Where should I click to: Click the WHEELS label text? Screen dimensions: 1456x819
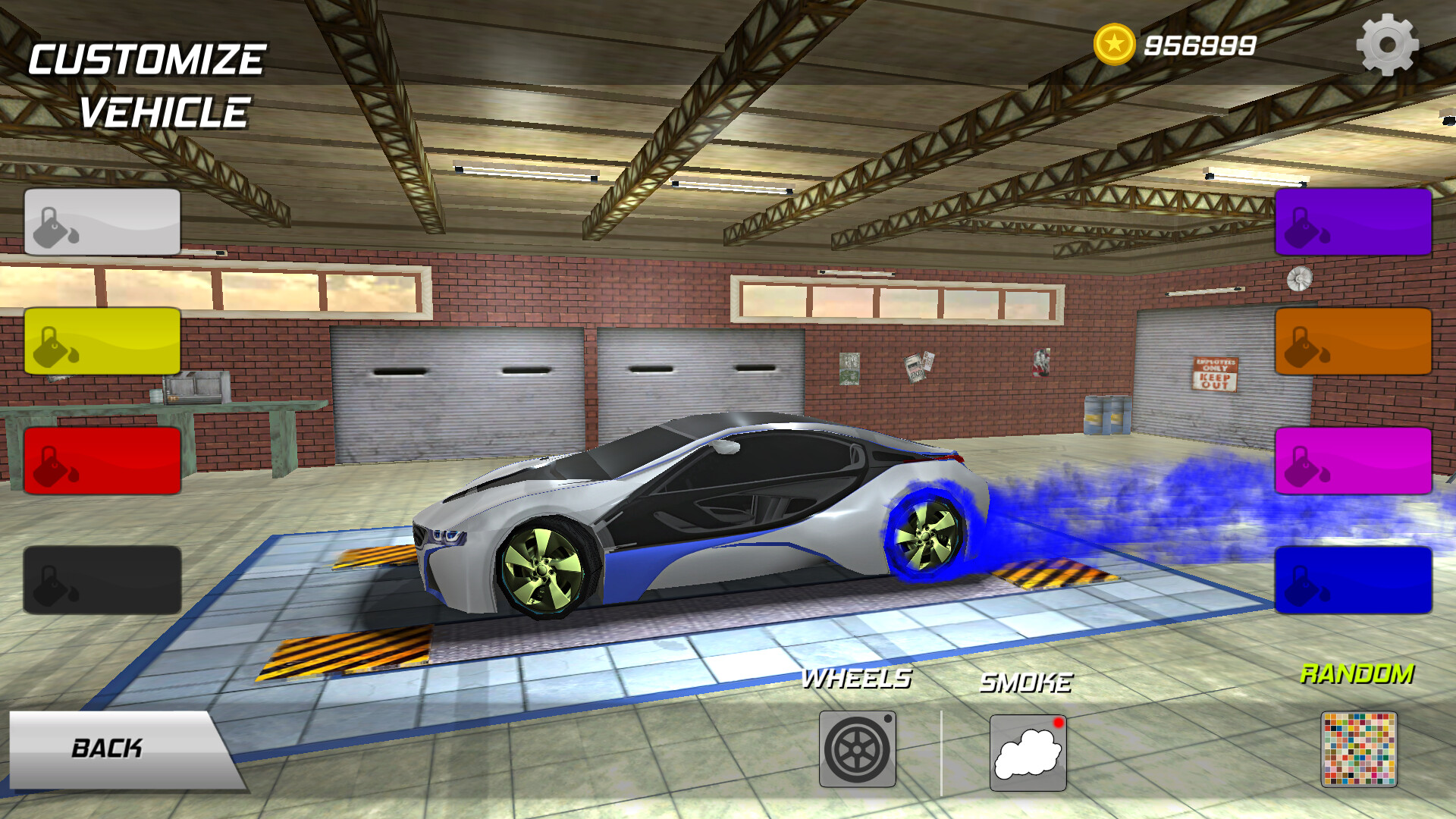[858, 681]
